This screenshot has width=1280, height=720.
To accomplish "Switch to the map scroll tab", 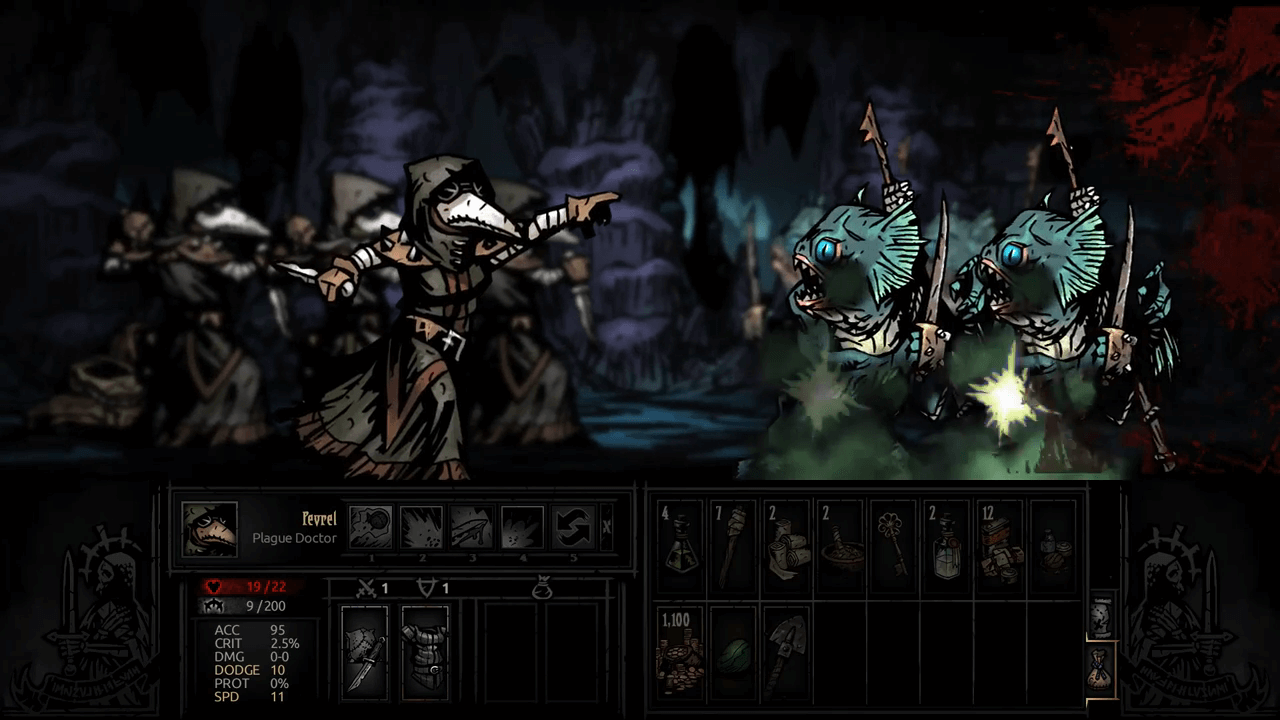I will (x=1101, y=614).
